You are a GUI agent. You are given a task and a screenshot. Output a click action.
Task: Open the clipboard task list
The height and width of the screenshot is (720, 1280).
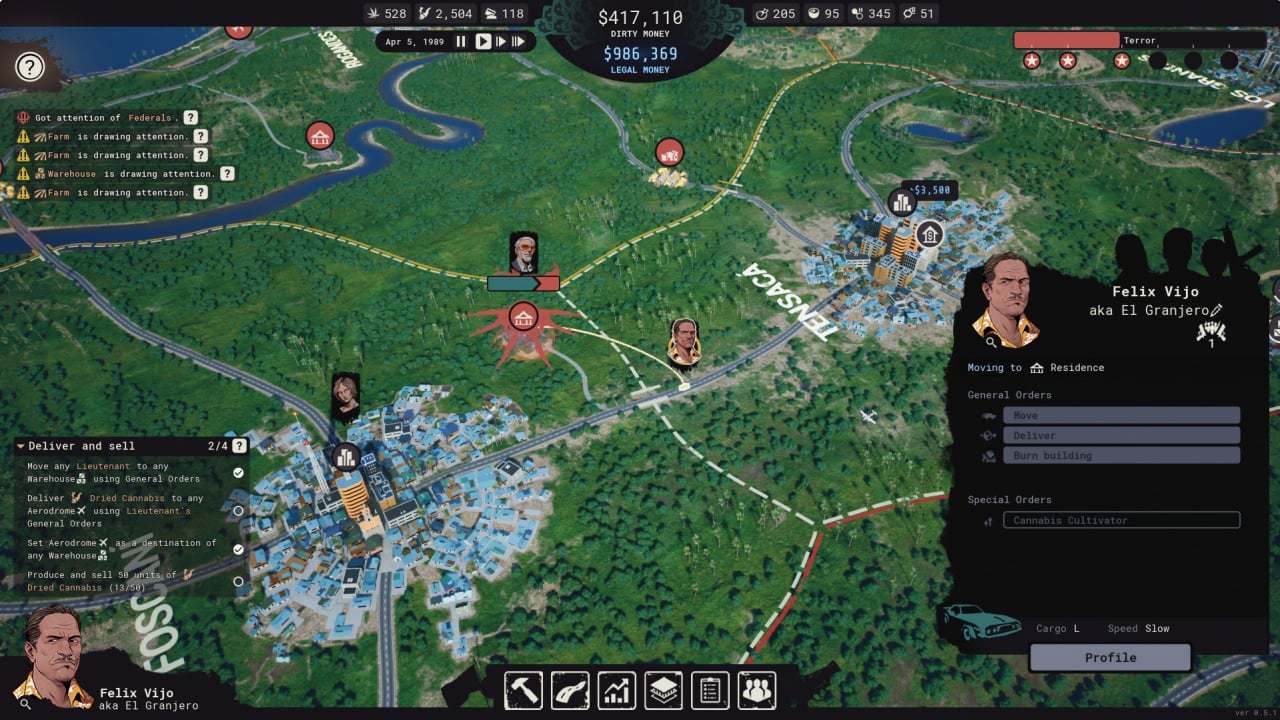click(710, 690)
